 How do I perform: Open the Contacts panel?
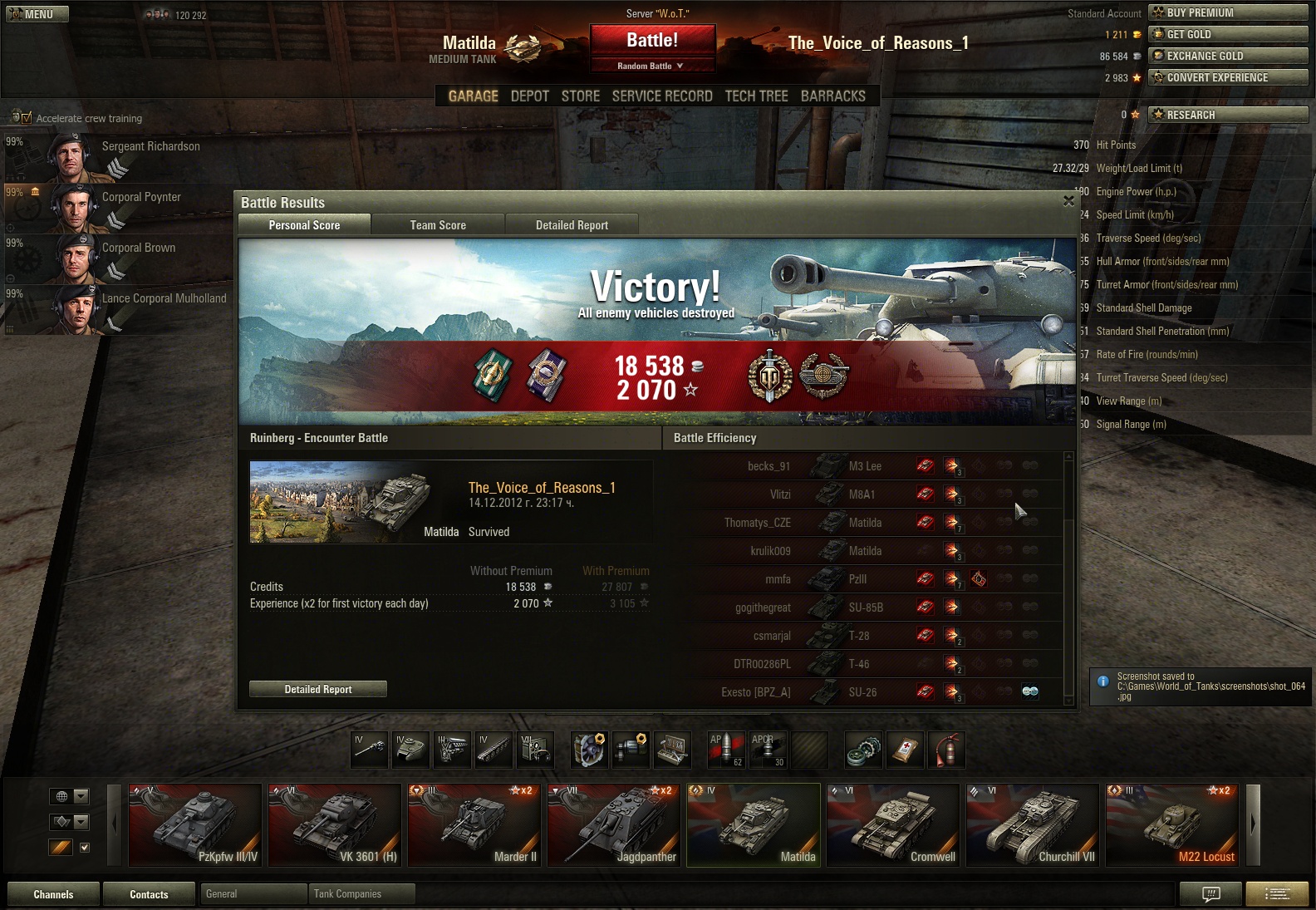click(x=149, y=894)
